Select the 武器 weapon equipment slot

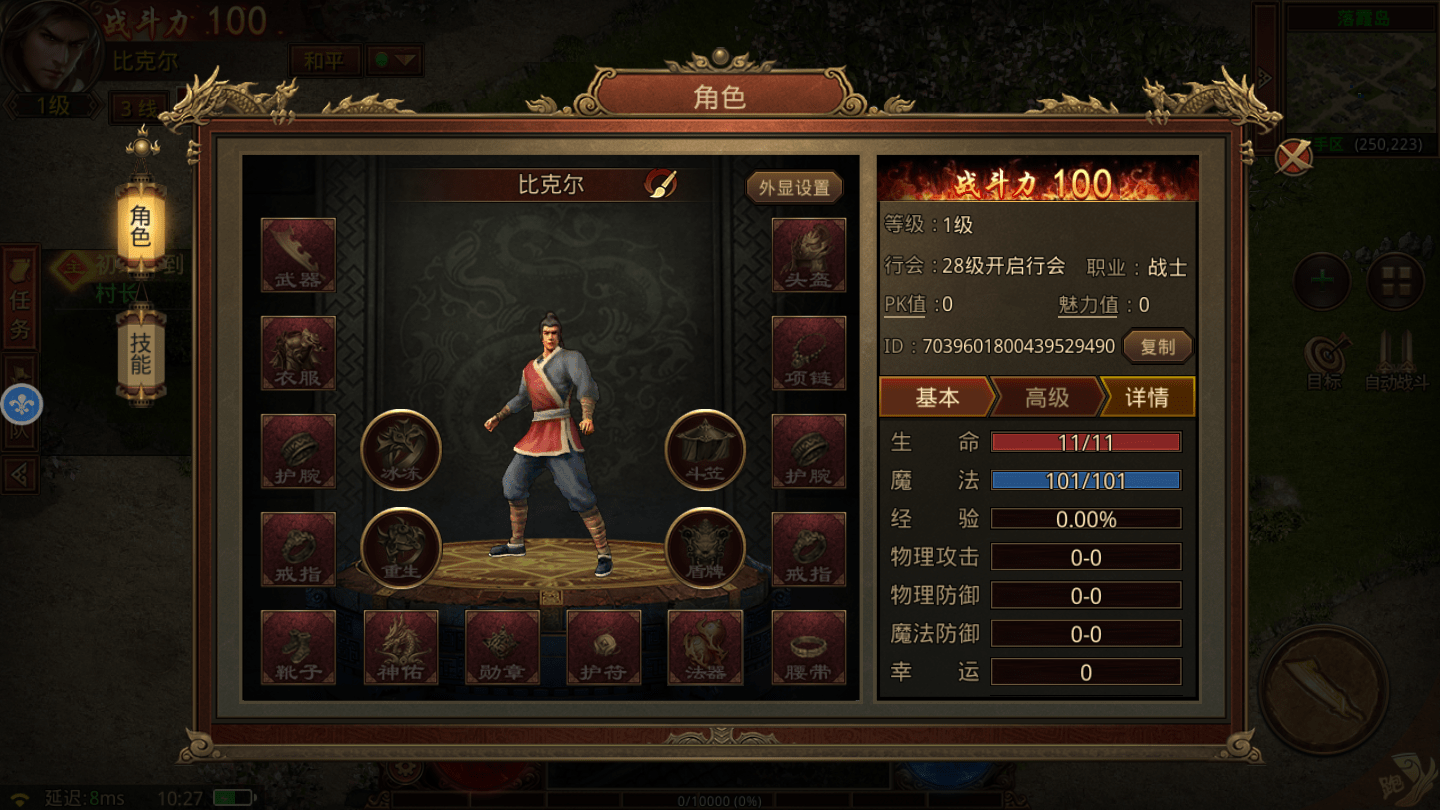pyautogui.click(x=298, y=255)
